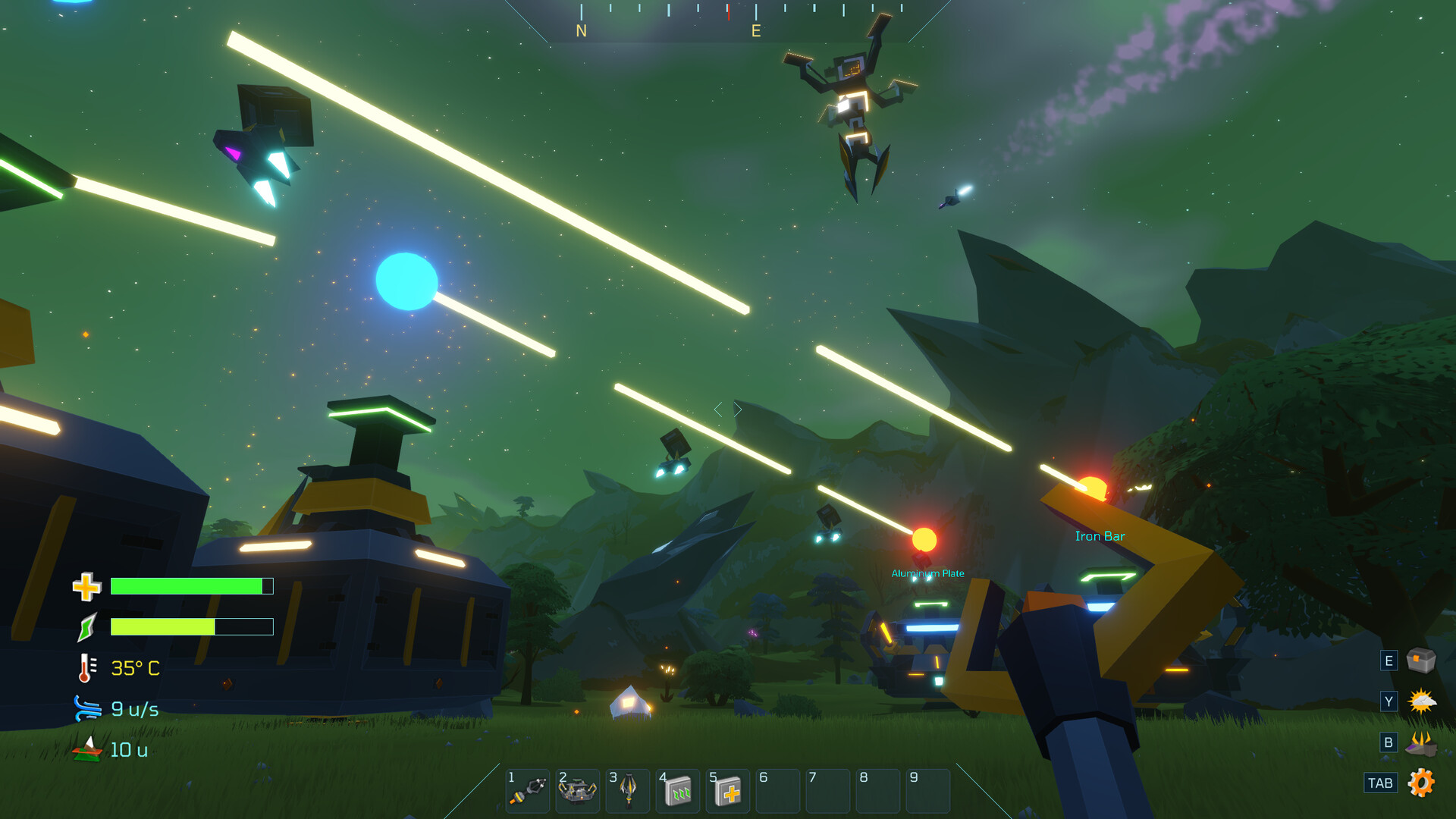This screenshot has width=1456, height=819.
Task: Select the hoverpack in hotbar slot 2
Action: tap(577, 790)
